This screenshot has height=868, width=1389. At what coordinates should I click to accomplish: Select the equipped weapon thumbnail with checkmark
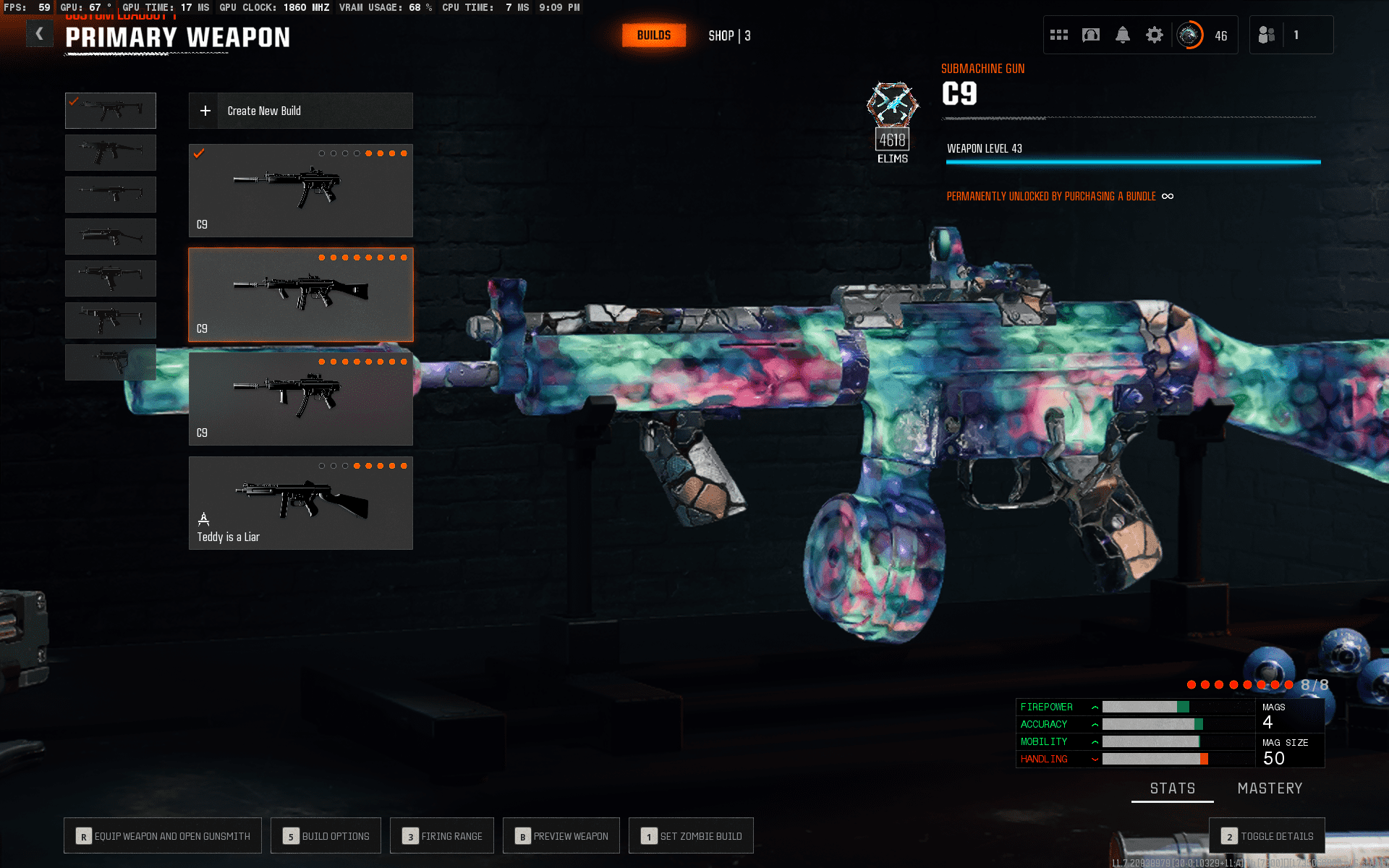(x=111, y=111)
